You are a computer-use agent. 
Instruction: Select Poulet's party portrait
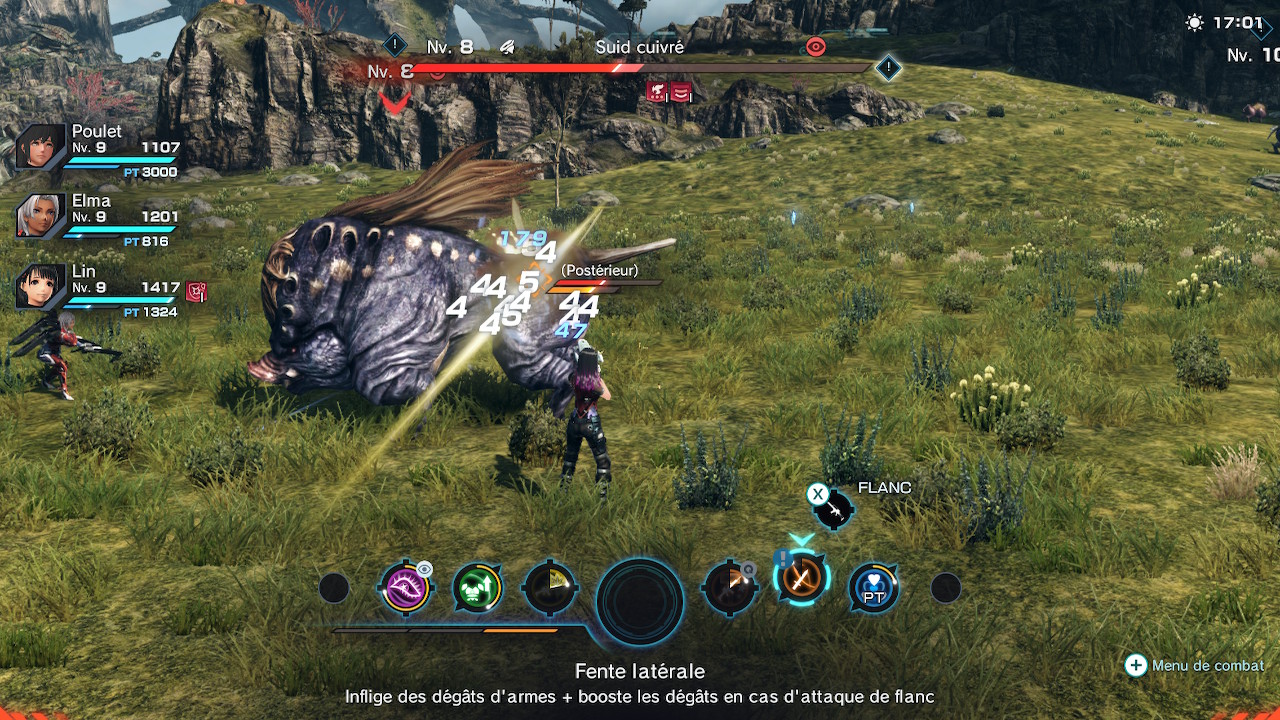(x=41, y=148)
